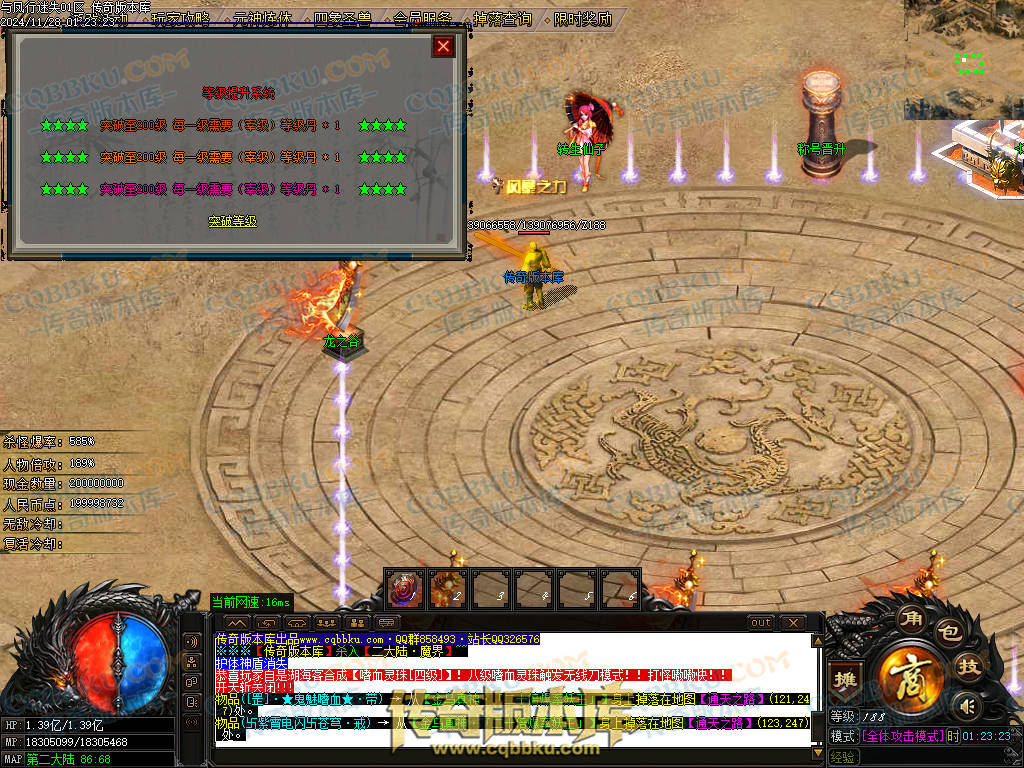Click the minimap in the top-right corner
The height and width of the screenshot is (768, 1024).
coord(964,60)
